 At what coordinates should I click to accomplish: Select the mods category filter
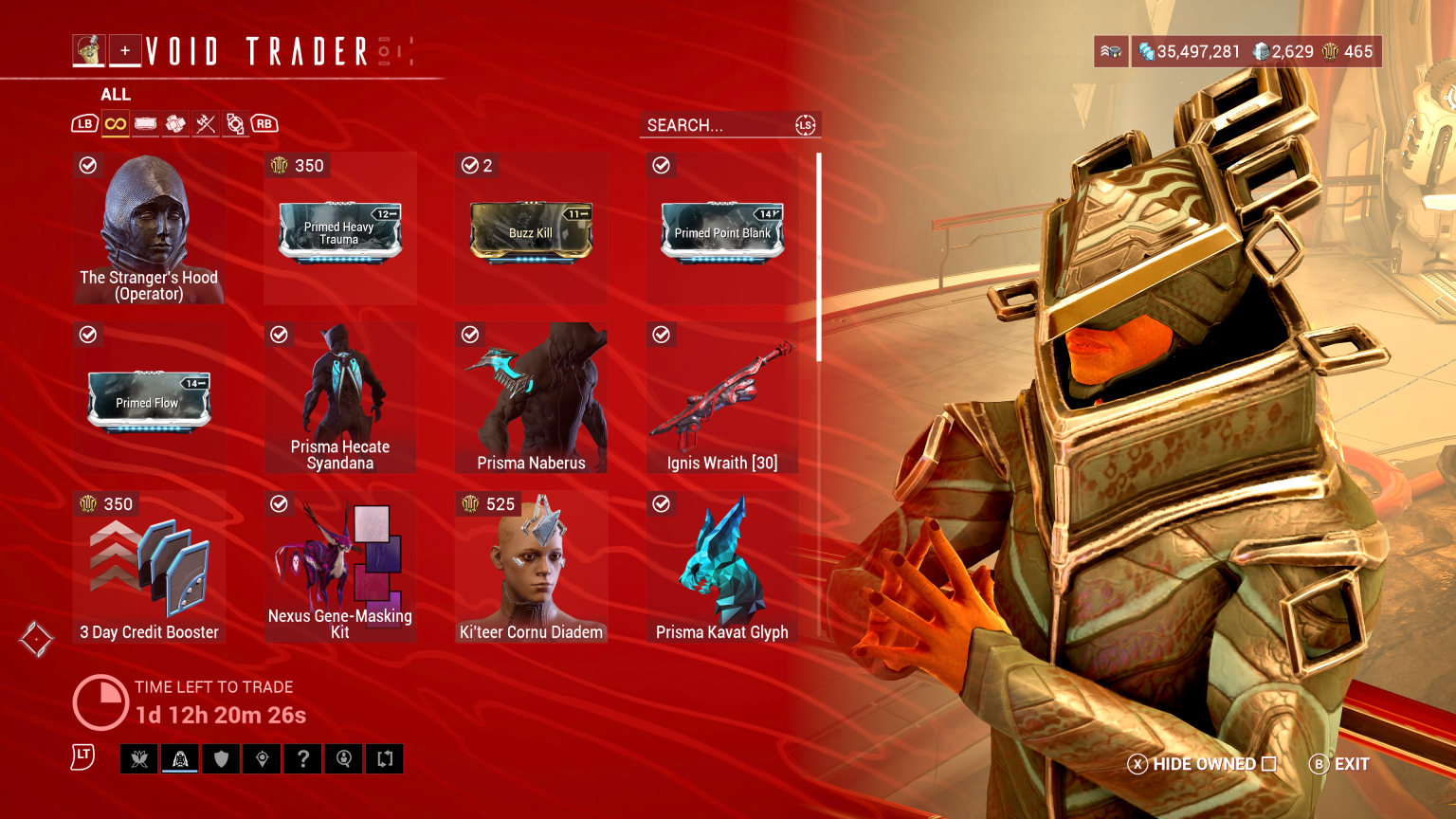click(145, 123)
